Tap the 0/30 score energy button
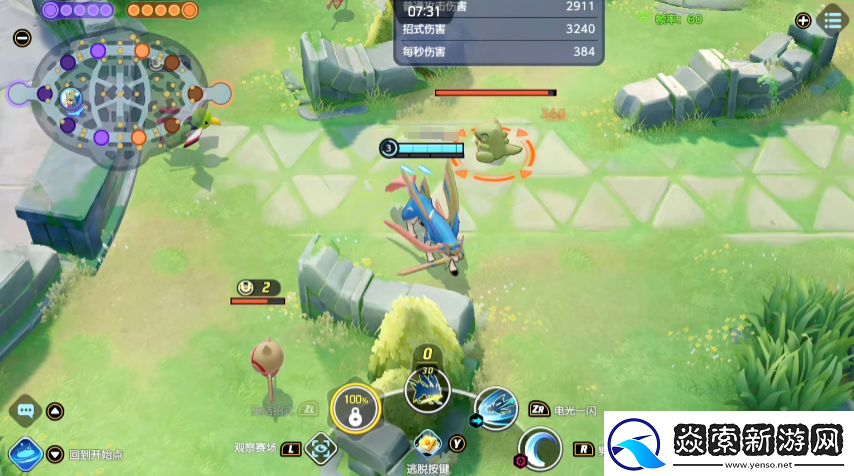Viewport: 854px width, 476px height. click(x=428, y=382)
